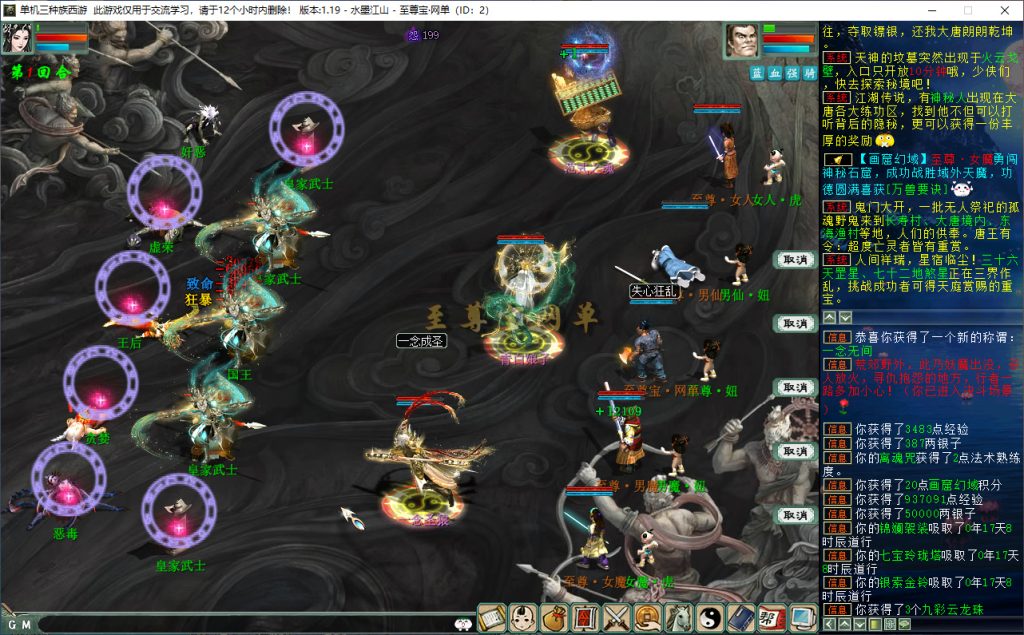Open the scroll icon in bottom toolbar
The width and height of the screenshot is (1024, 635).
[x=492, y=618]
